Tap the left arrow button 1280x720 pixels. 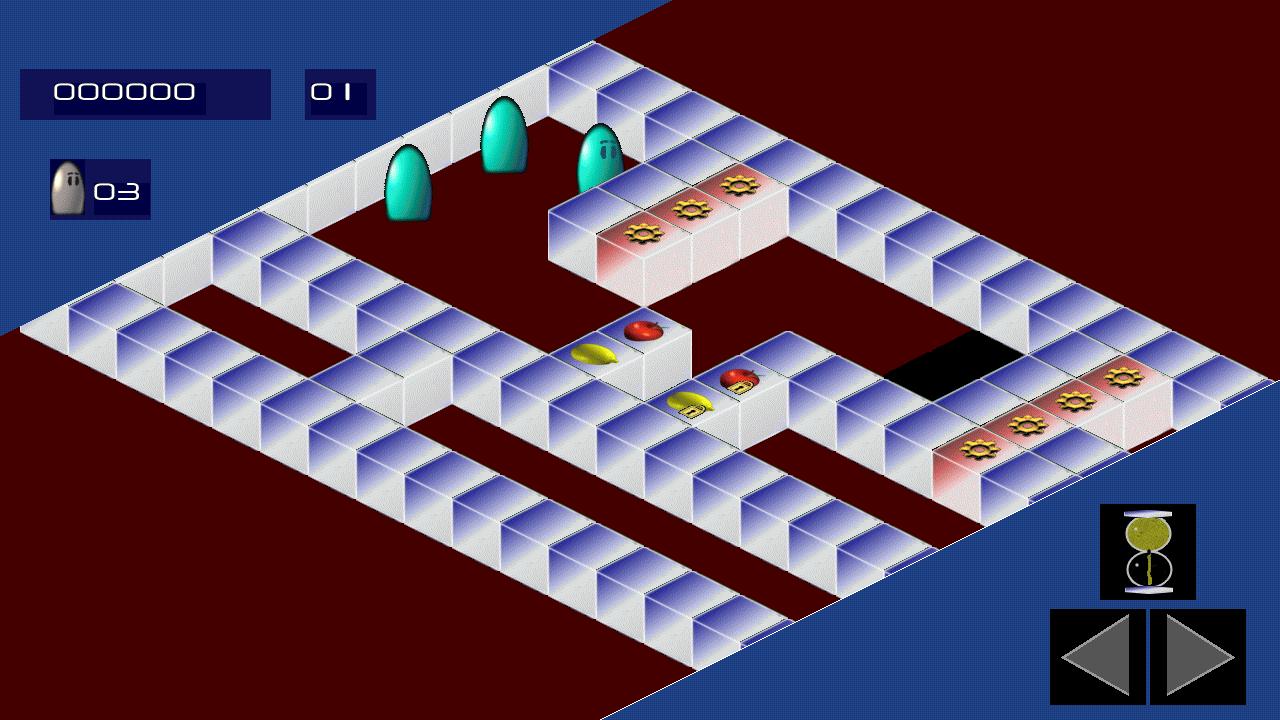point(1097,656)
